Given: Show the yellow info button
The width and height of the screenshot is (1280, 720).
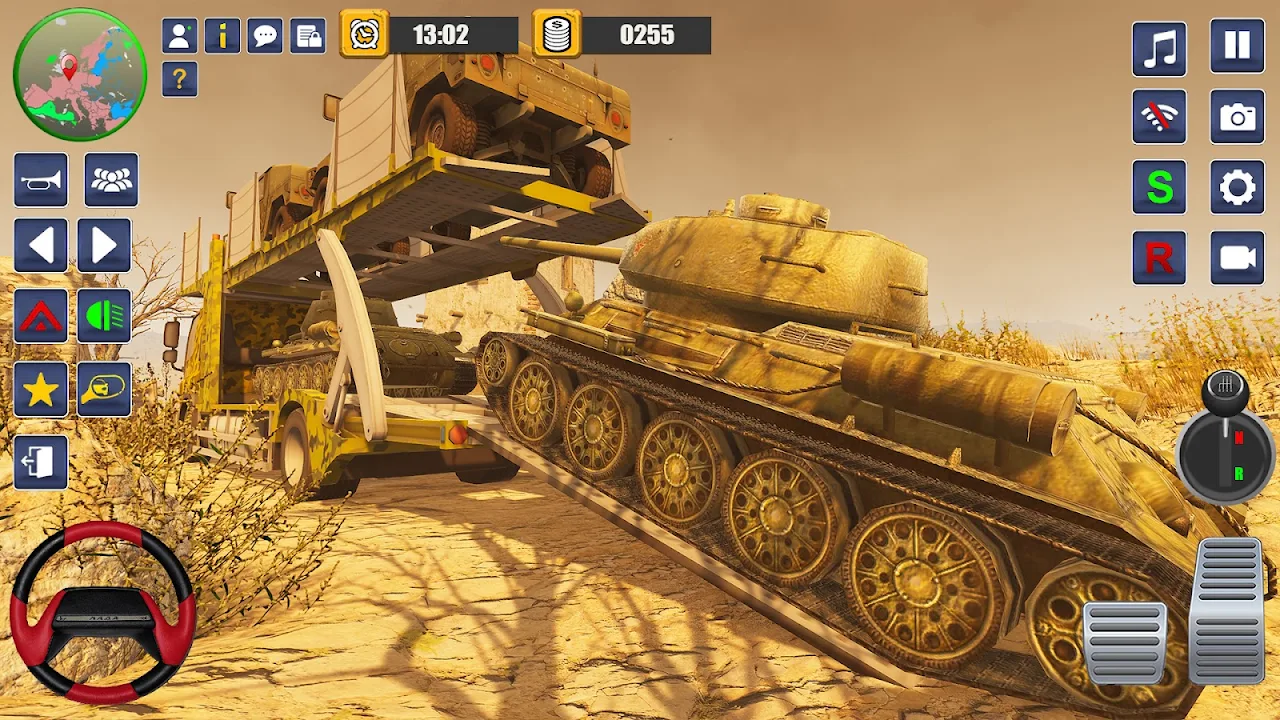Looking at the screenshot, I should click(222, 36).
